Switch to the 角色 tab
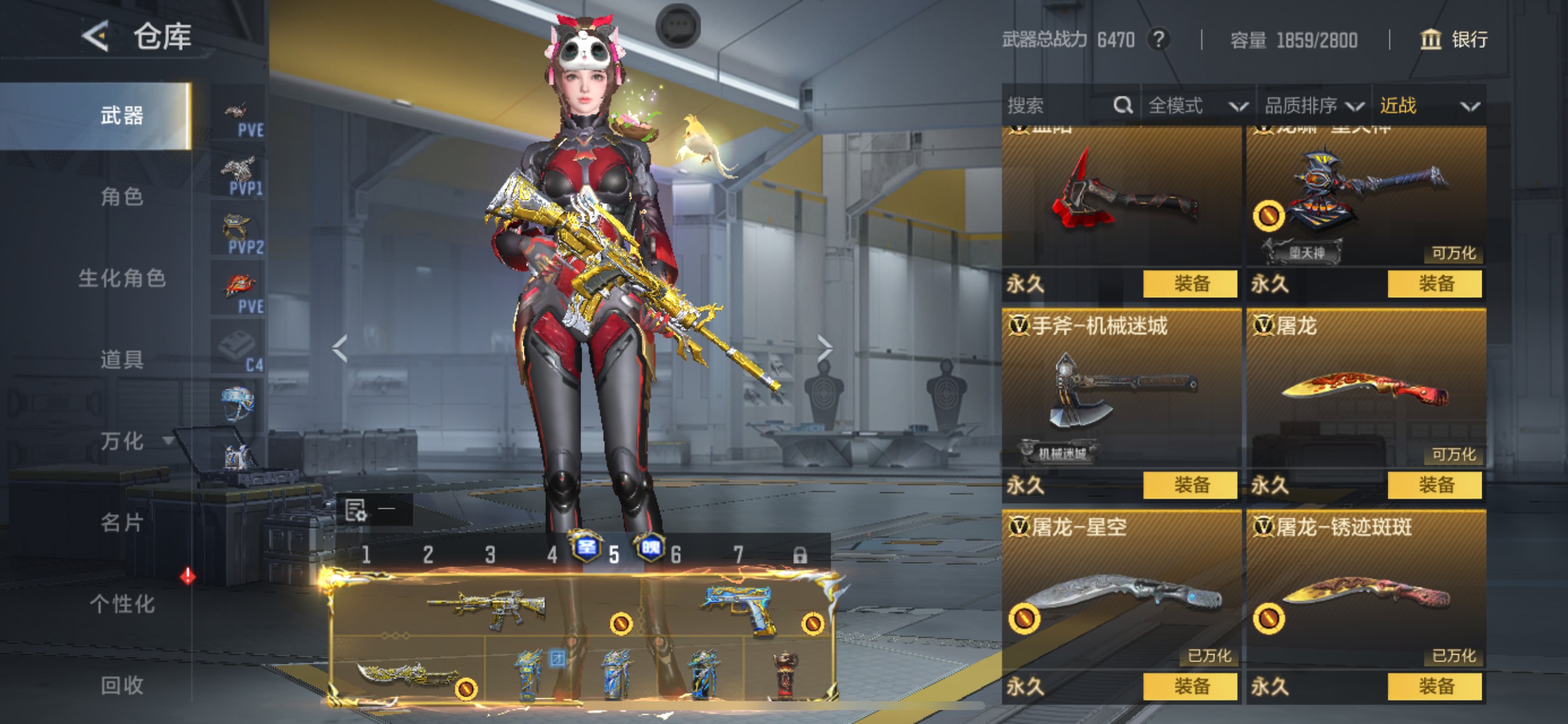 (x=122, y=196)
